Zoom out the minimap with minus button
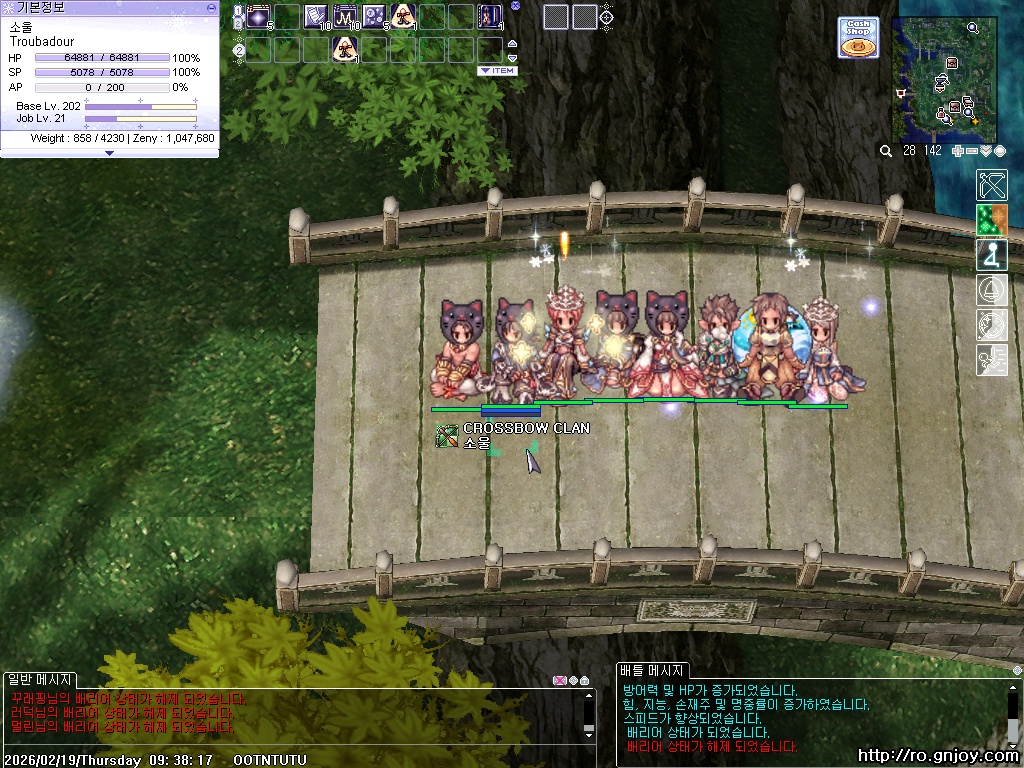 (x=972, y=151)
